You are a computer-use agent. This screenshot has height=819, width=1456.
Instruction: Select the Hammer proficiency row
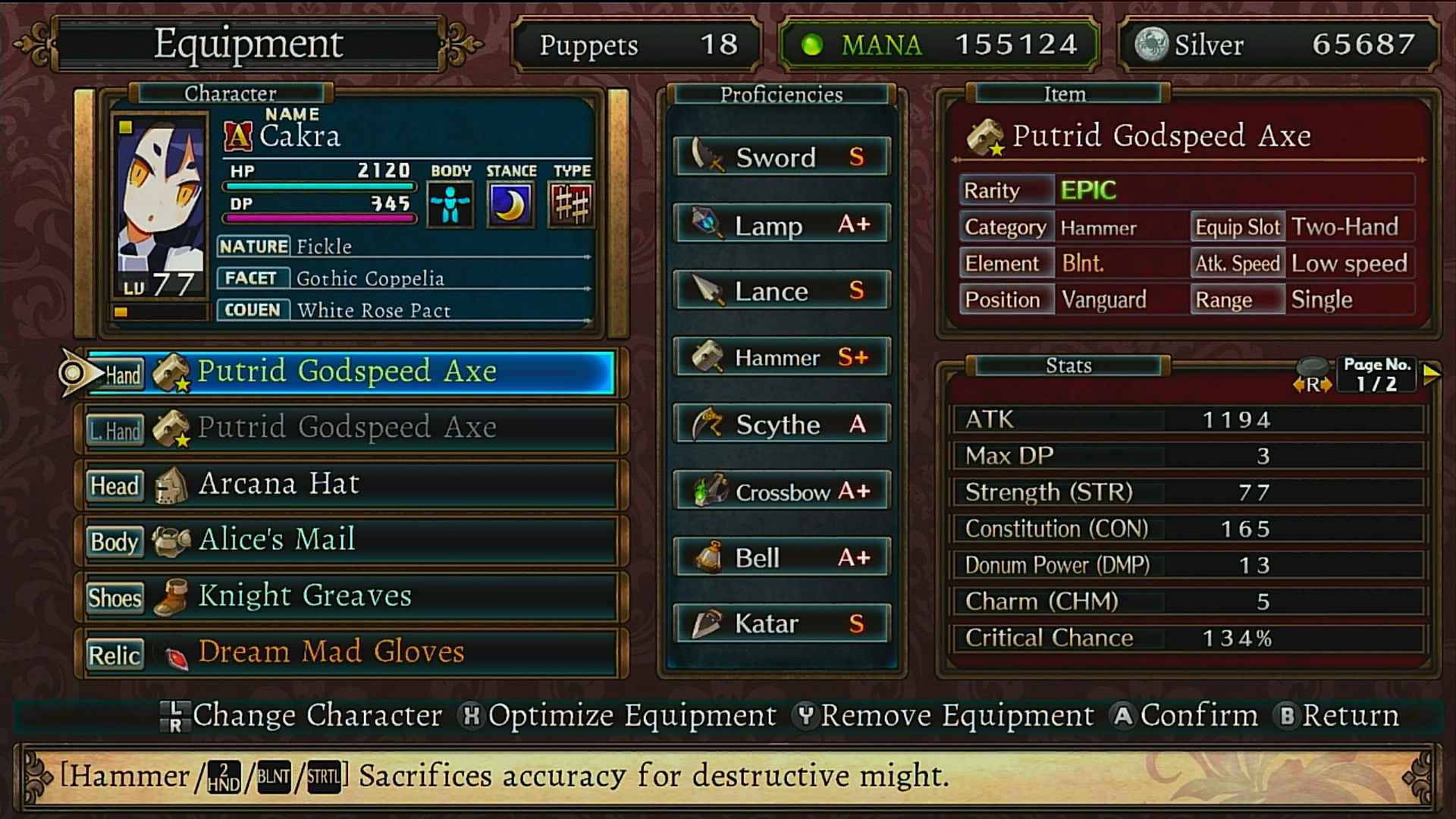click(x=781, y=357)
